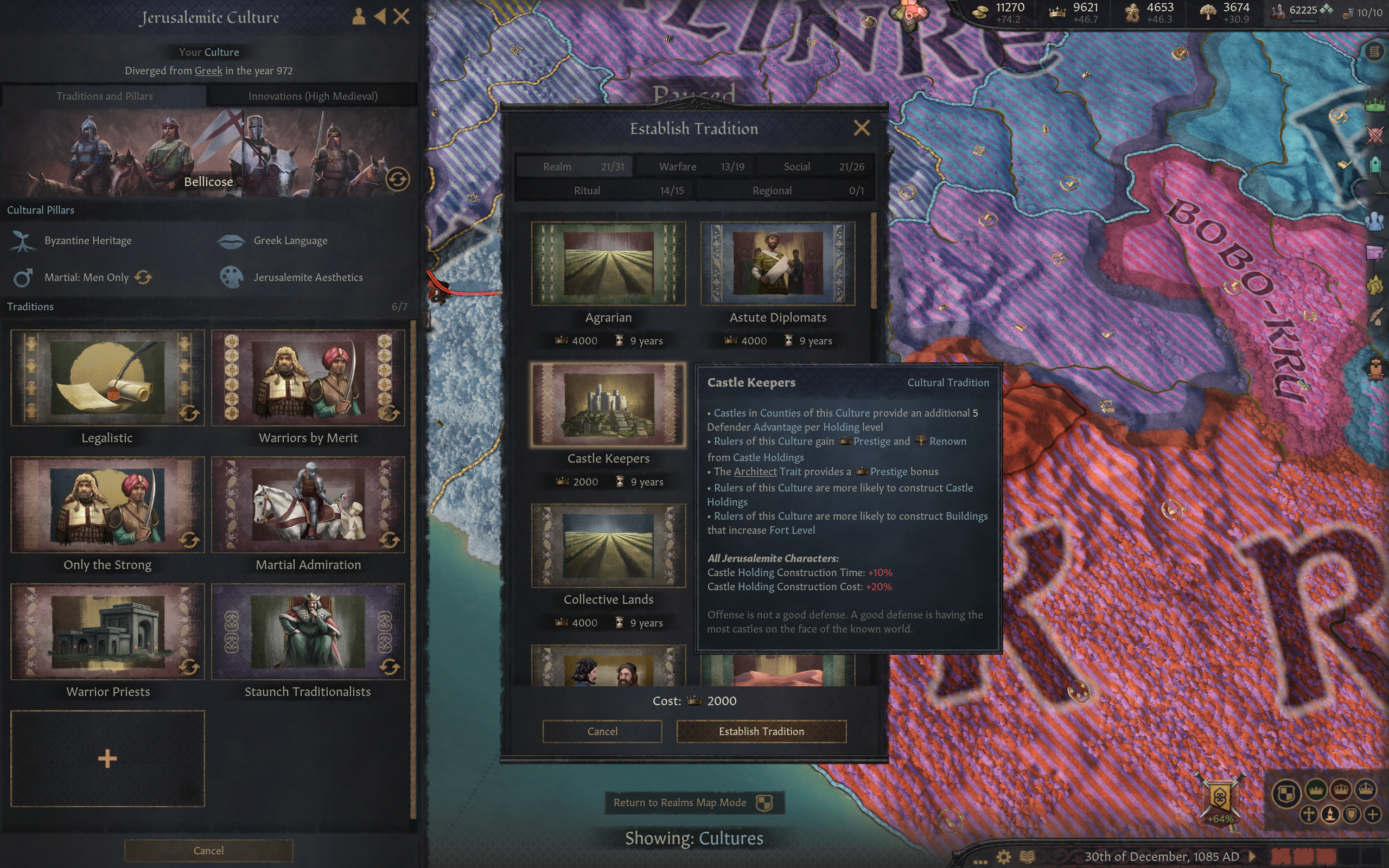
Task: Select the Ritual traditions tab
Action: (x=604, y=190)
